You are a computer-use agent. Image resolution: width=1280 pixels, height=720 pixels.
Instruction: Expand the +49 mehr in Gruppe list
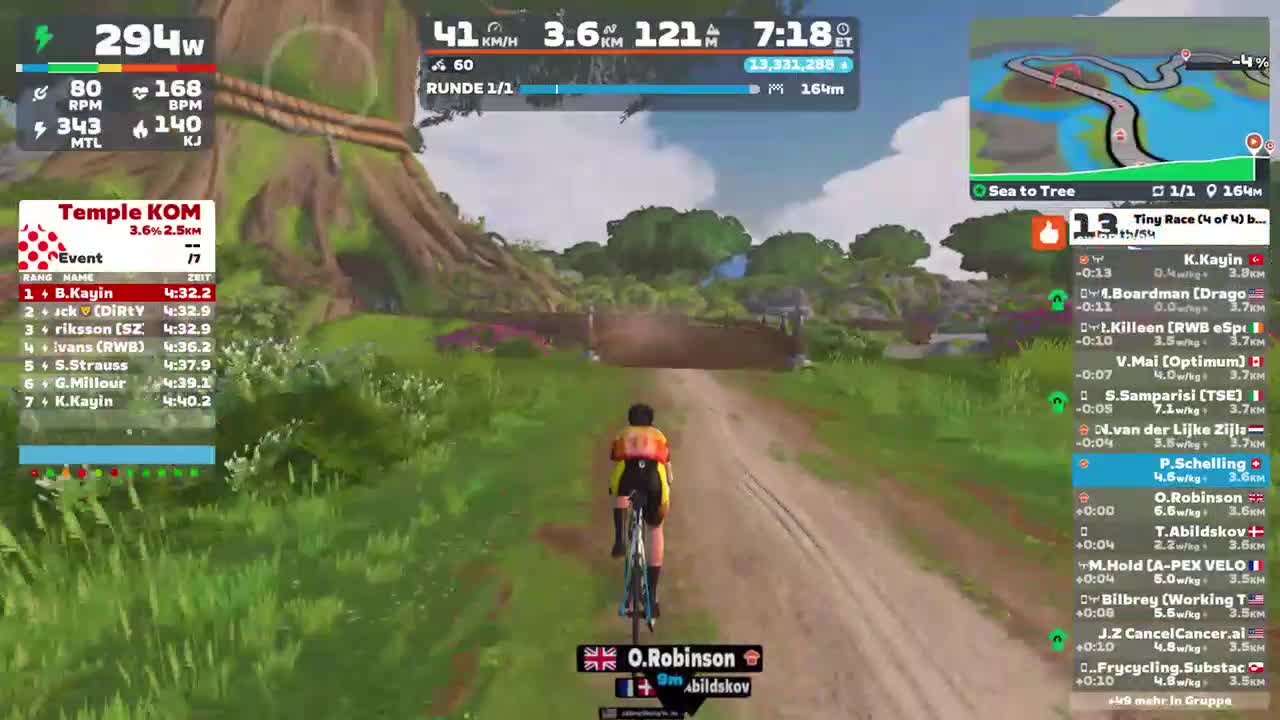(1170, 703)
